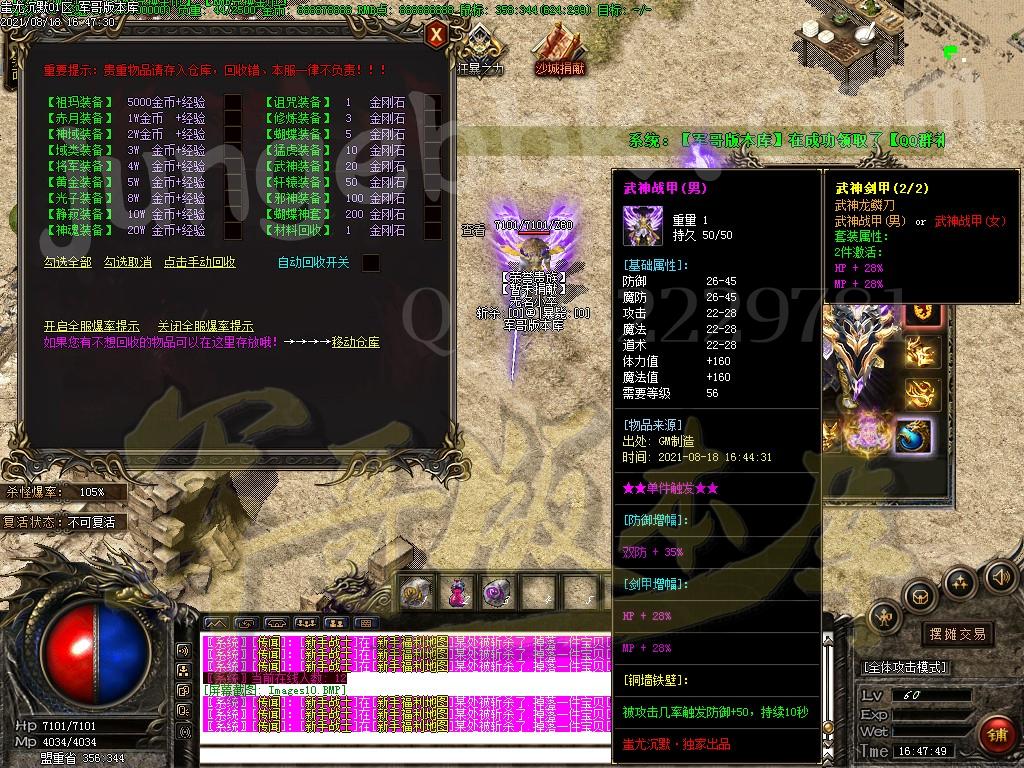
Task: Click 勾选全部 to select all
Action: [x=68, y=262]
